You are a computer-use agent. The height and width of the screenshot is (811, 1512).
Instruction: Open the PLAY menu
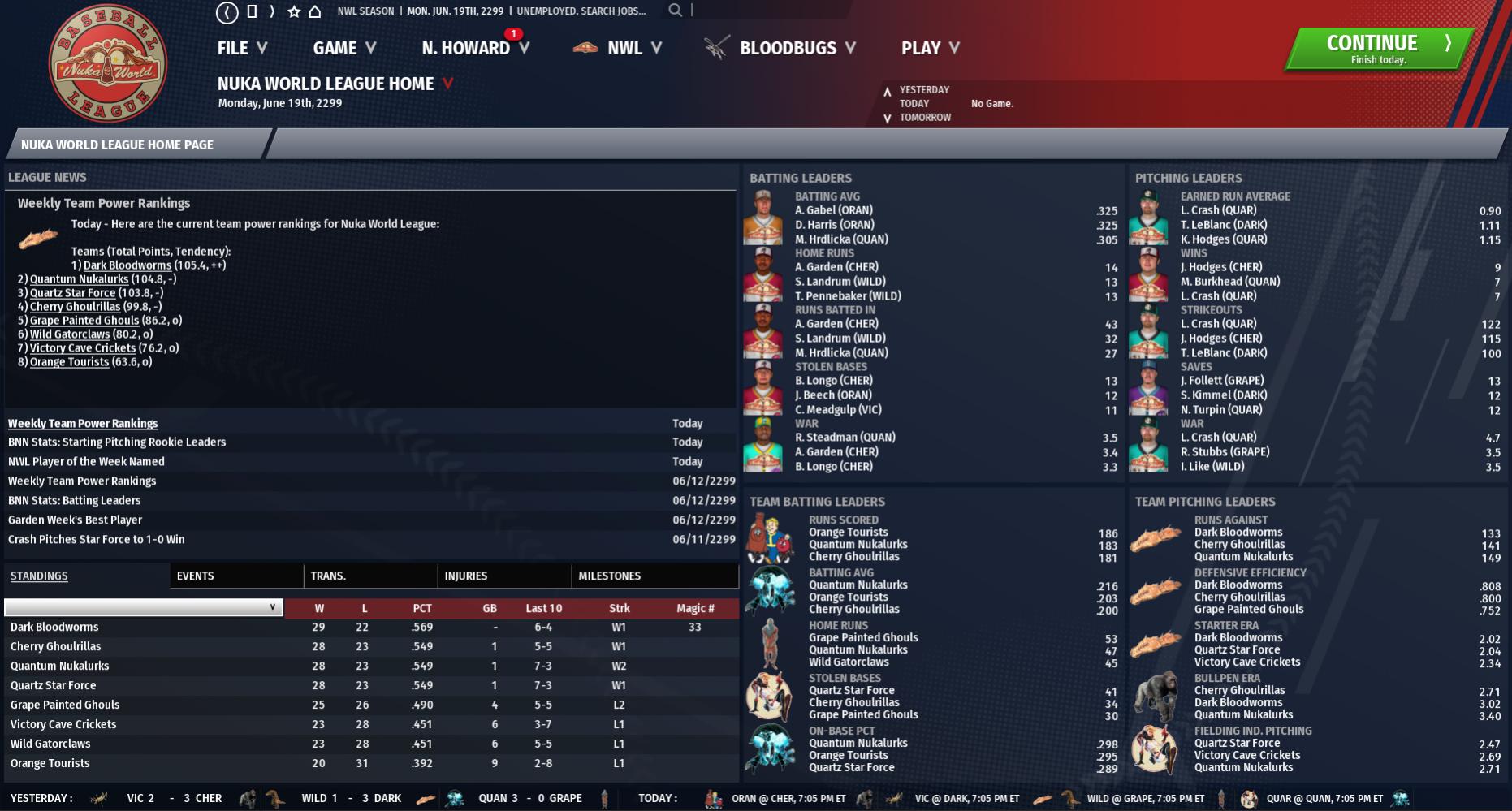(x=930, y=49)
